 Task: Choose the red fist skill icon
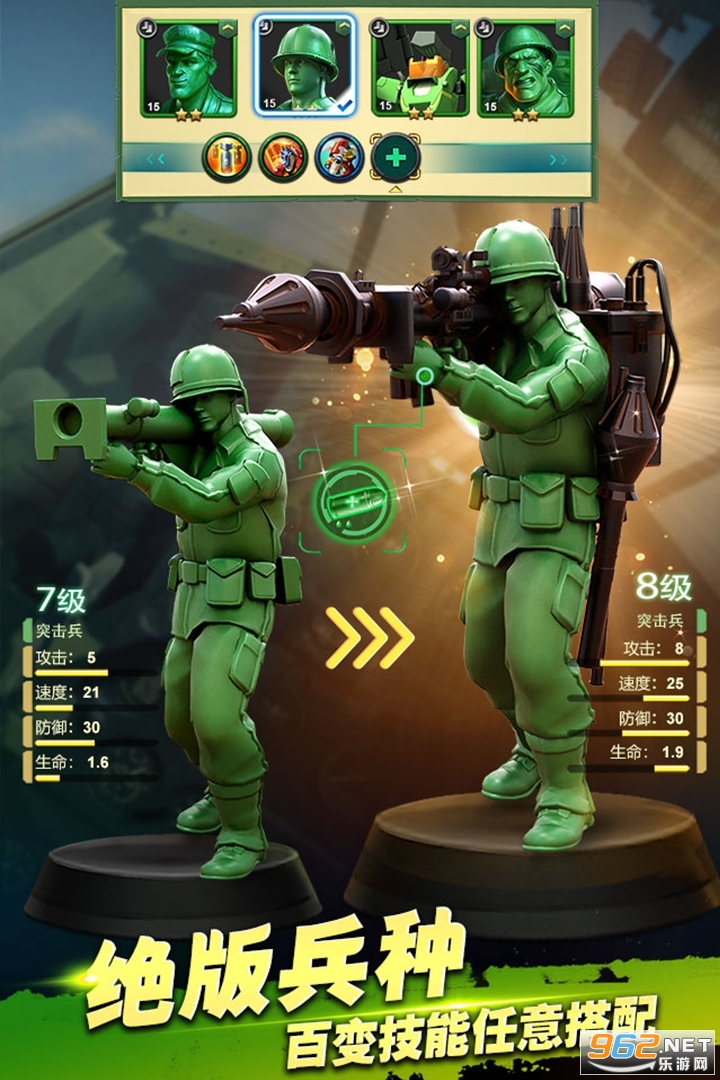tap(283, 158)
